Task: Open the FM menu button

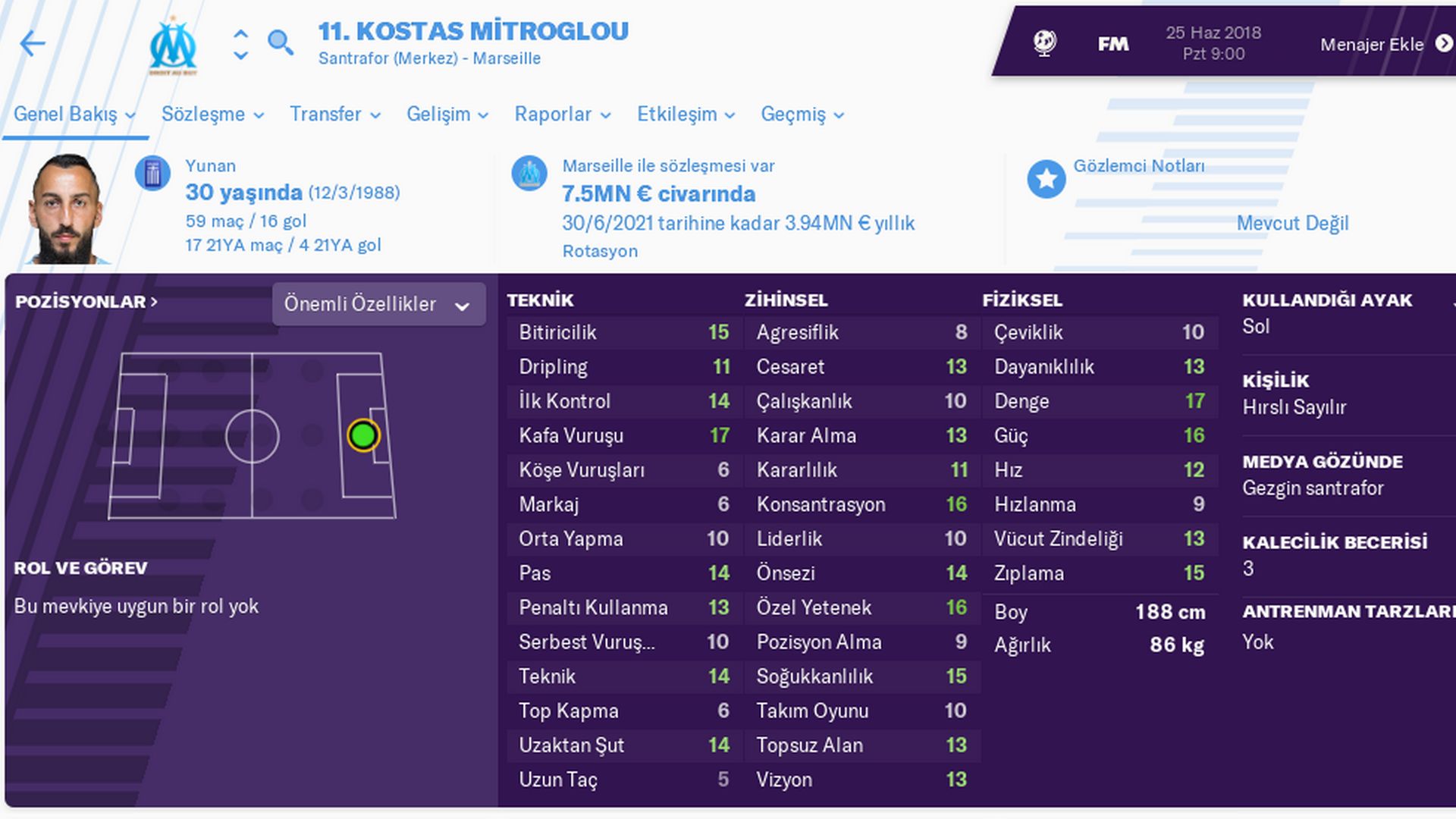Action: [x=1112, y=45]
